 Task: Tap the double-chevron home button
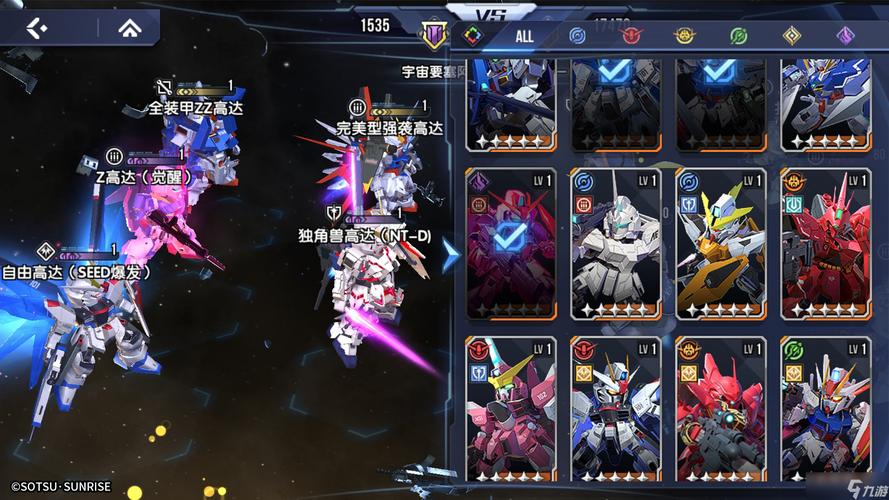tap(128, 27)
